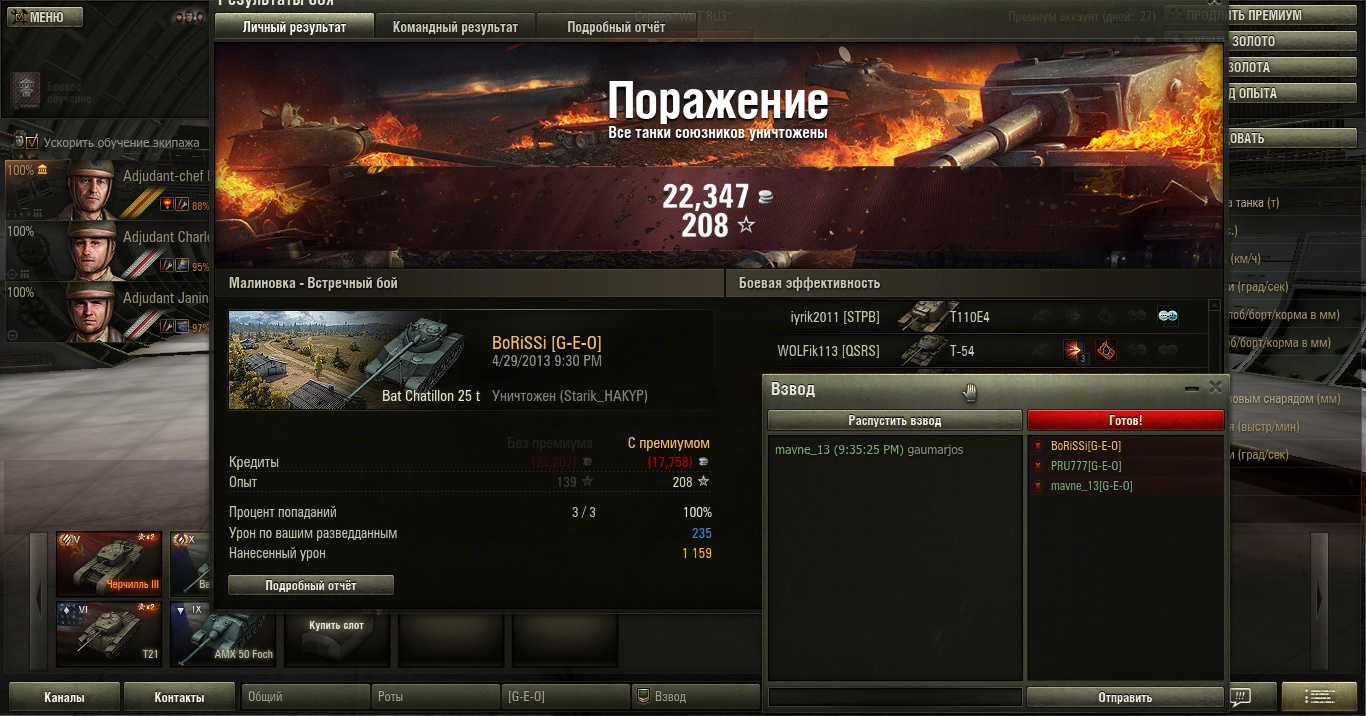
Task: Open the [G-E-O] clan chat tab
Action: [x=565, y=697]
